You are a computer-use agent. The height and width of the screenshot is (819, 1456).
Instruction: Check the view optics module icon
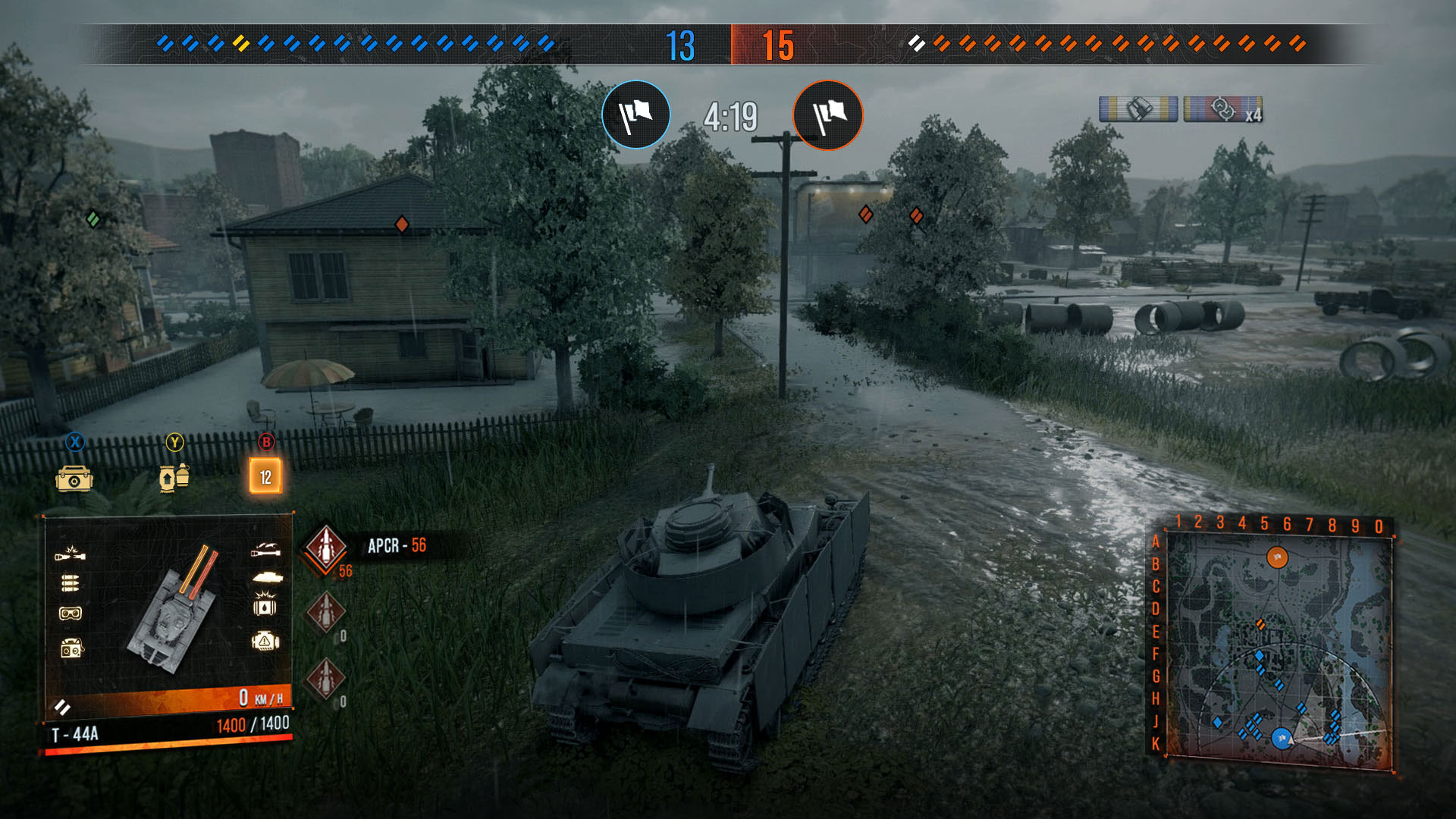[71, 613]
